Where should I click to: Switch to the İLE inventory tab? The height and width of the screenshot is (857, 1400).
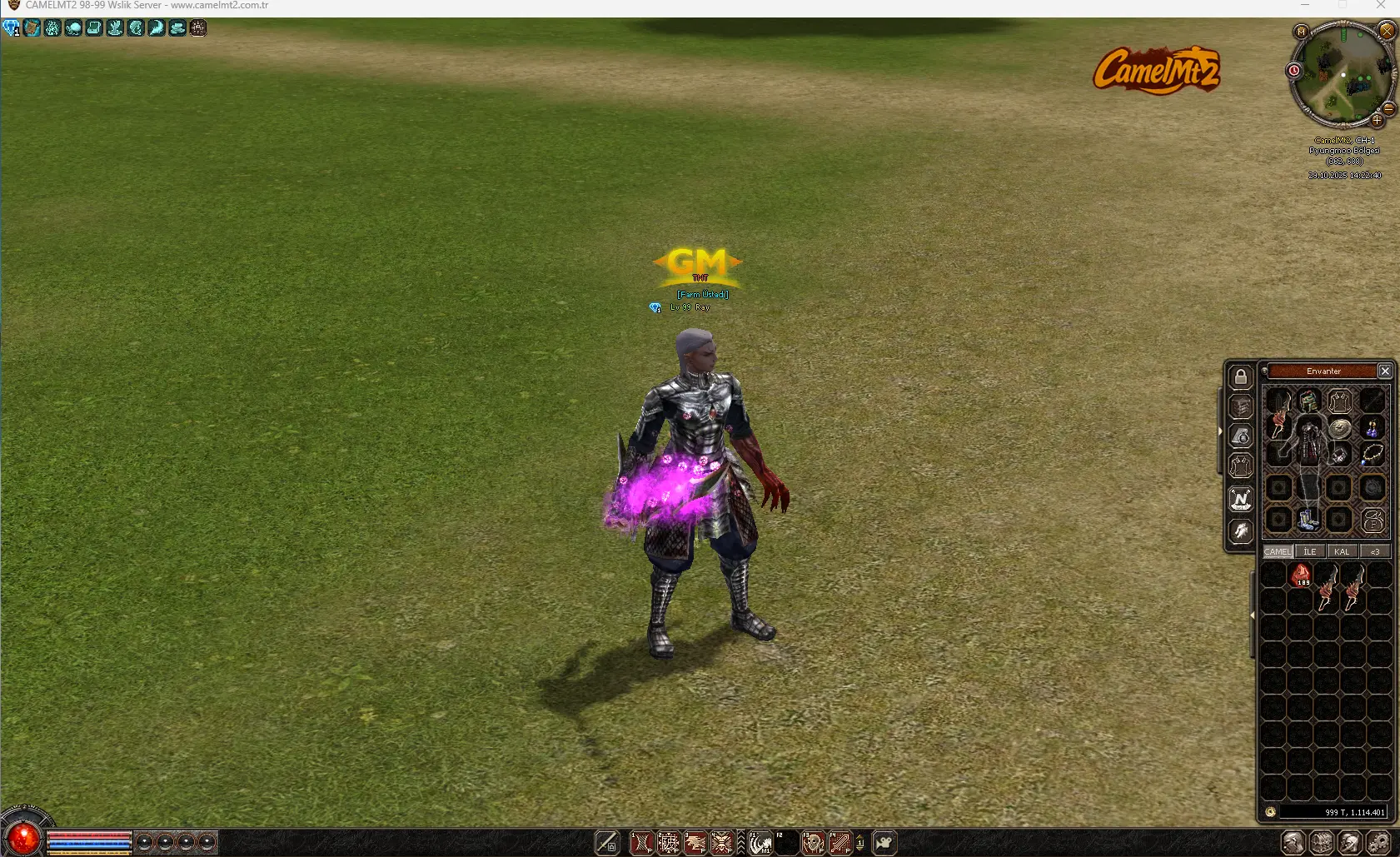click(1310, 551)
